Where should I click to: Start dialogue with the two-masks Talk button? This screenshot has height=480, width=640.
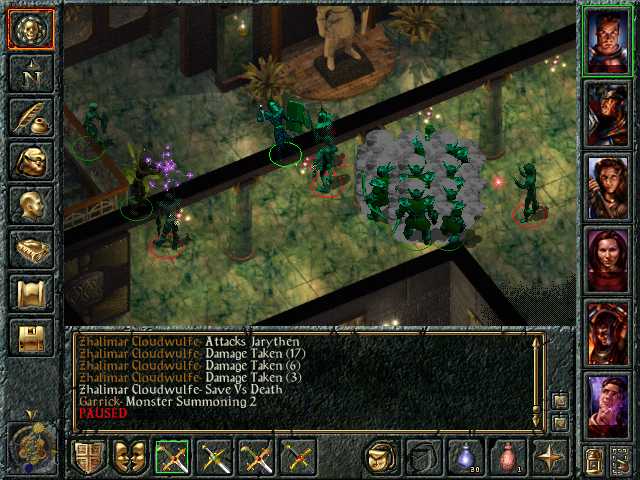click(131, 457)
